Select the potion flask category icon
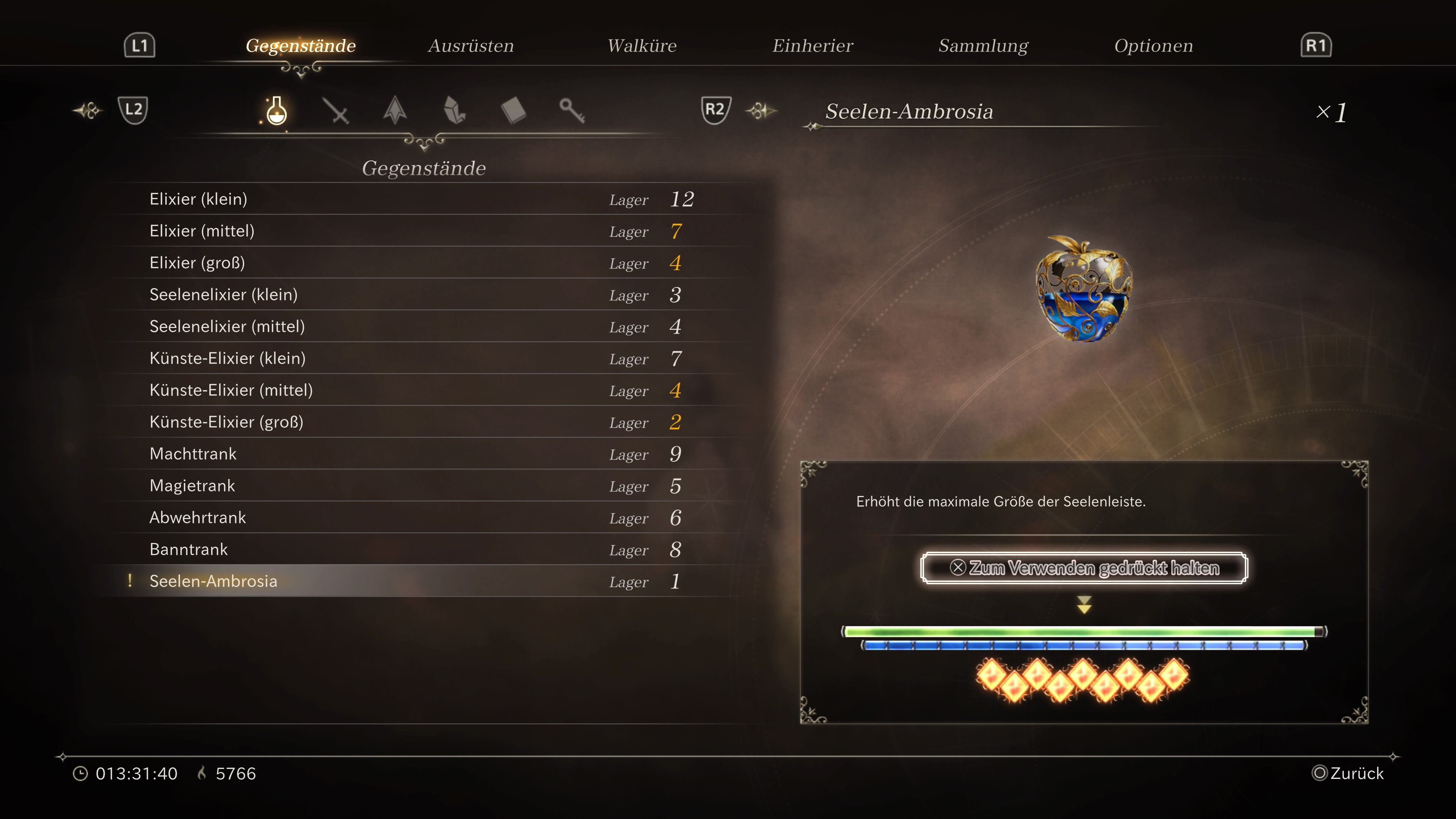This screenshot has width=1456, height=819. [276, 111]
